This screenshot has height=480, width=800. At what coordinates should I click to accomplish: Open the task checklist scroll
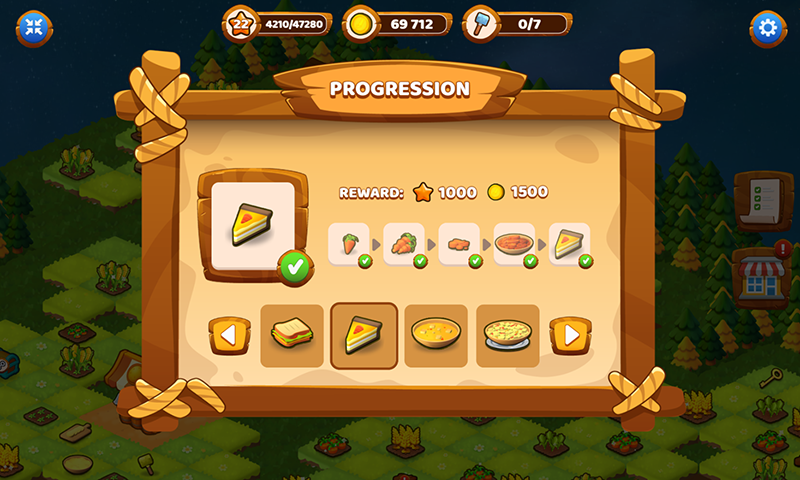(757, 202)
